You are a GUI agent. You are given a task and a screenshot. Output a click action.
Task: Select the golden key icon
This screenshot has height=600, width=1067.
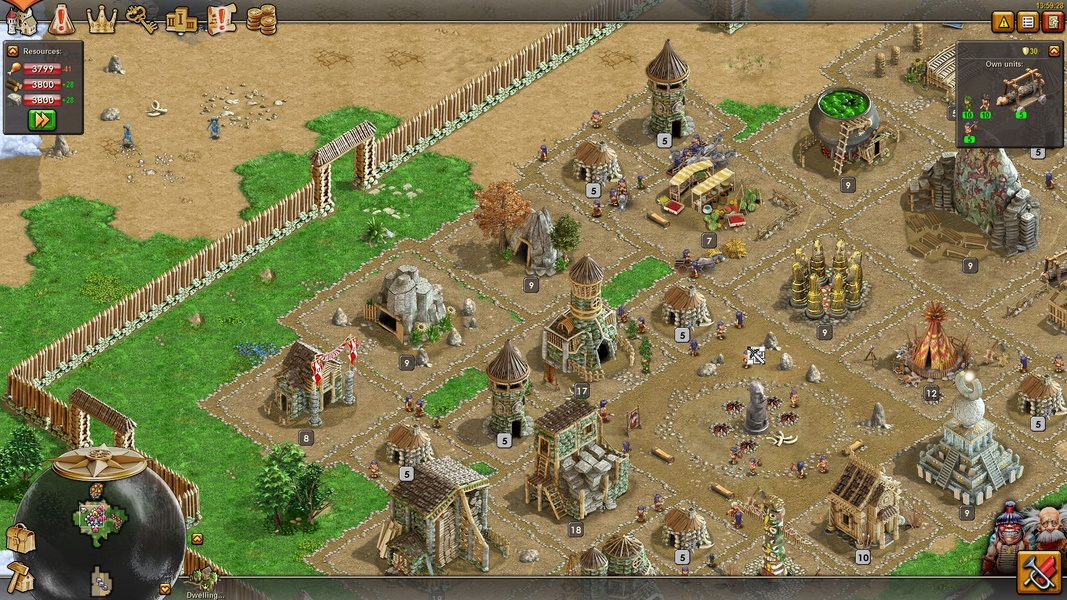(141, 19)
